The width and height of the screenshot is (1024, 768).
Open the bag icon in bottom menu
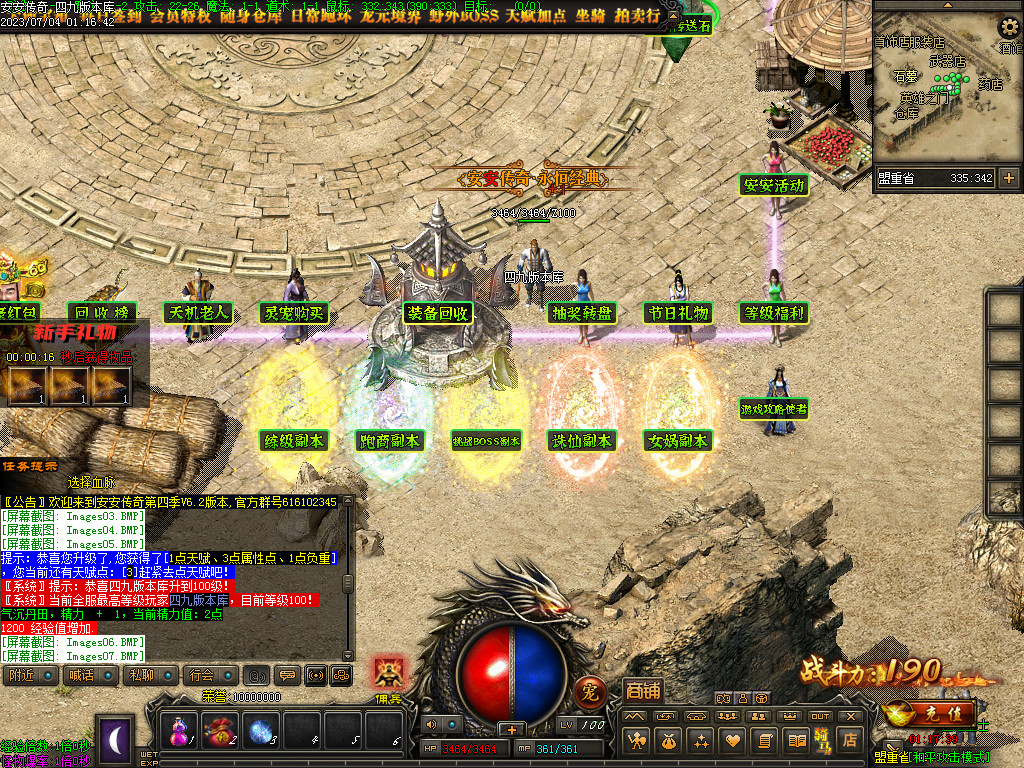[667, 741]
